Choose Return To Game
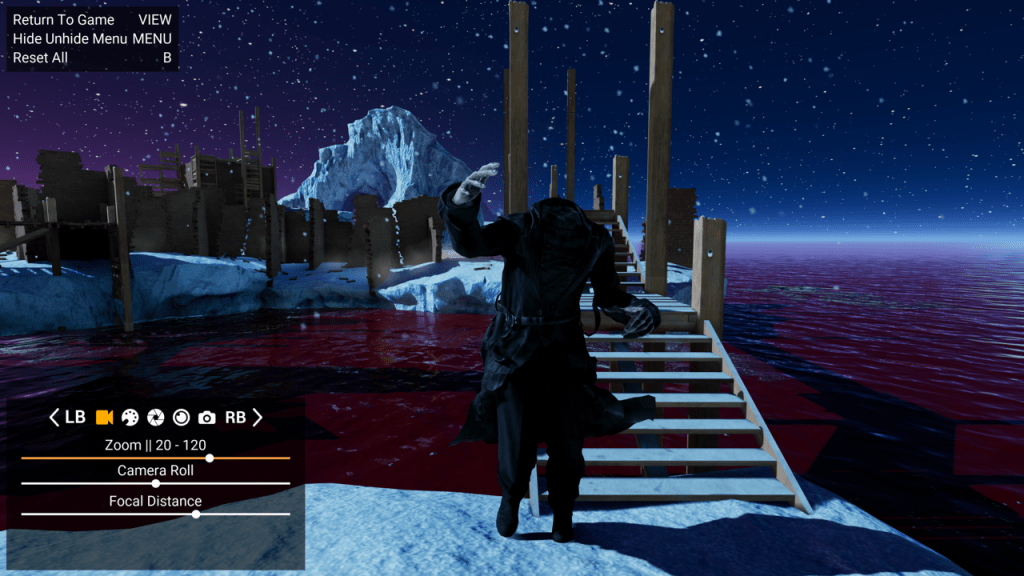1024x576 pixels. (x=64, y=20)
